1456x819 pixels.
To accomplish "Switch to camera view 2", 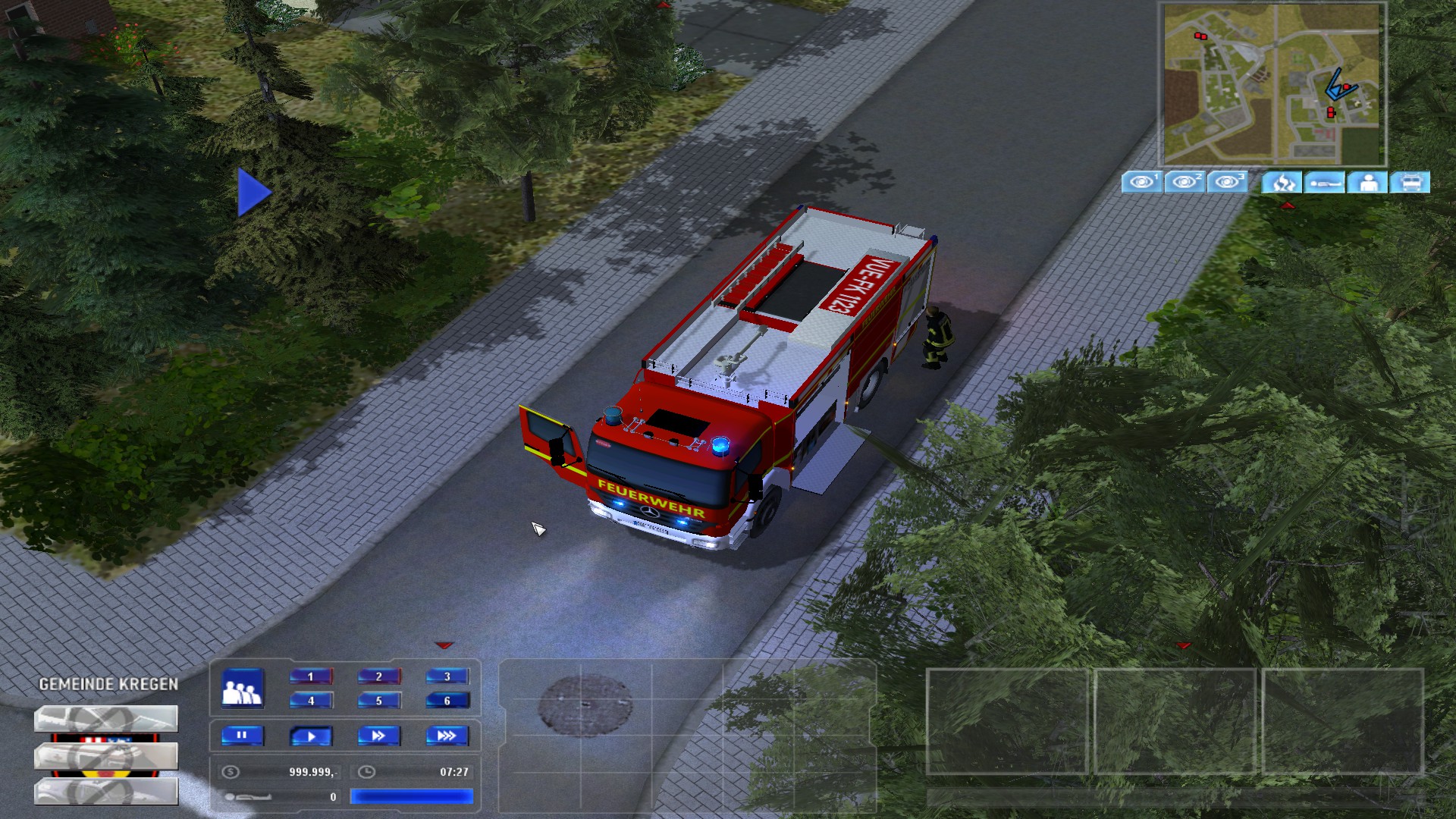I will pyautogui.click(x=1184, y=182).
